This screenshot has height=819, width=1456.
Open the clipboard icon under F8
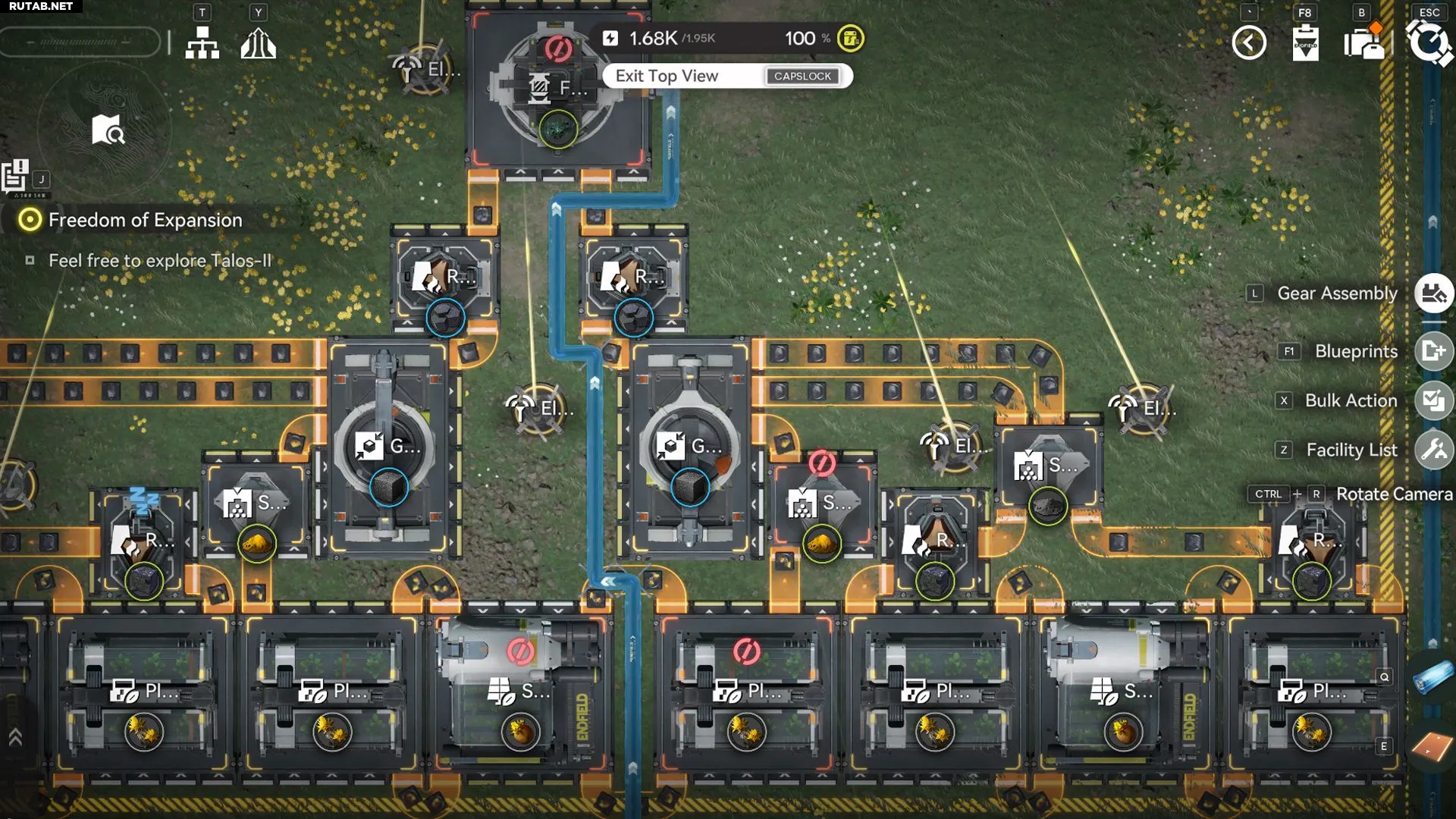click(x=1305, y=42)
